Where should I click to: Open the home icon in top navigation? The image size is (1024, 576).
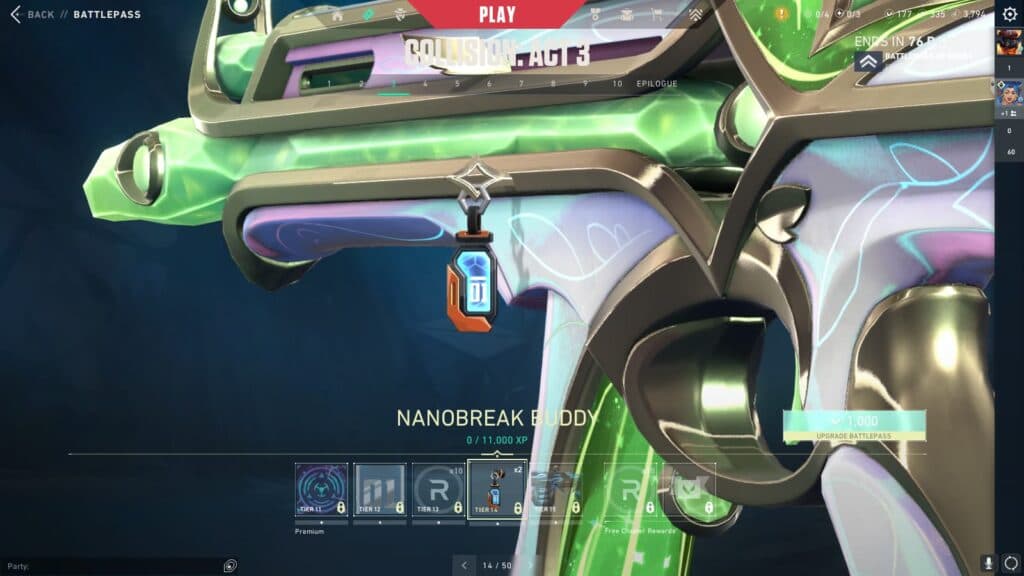[x=337, y=15]
